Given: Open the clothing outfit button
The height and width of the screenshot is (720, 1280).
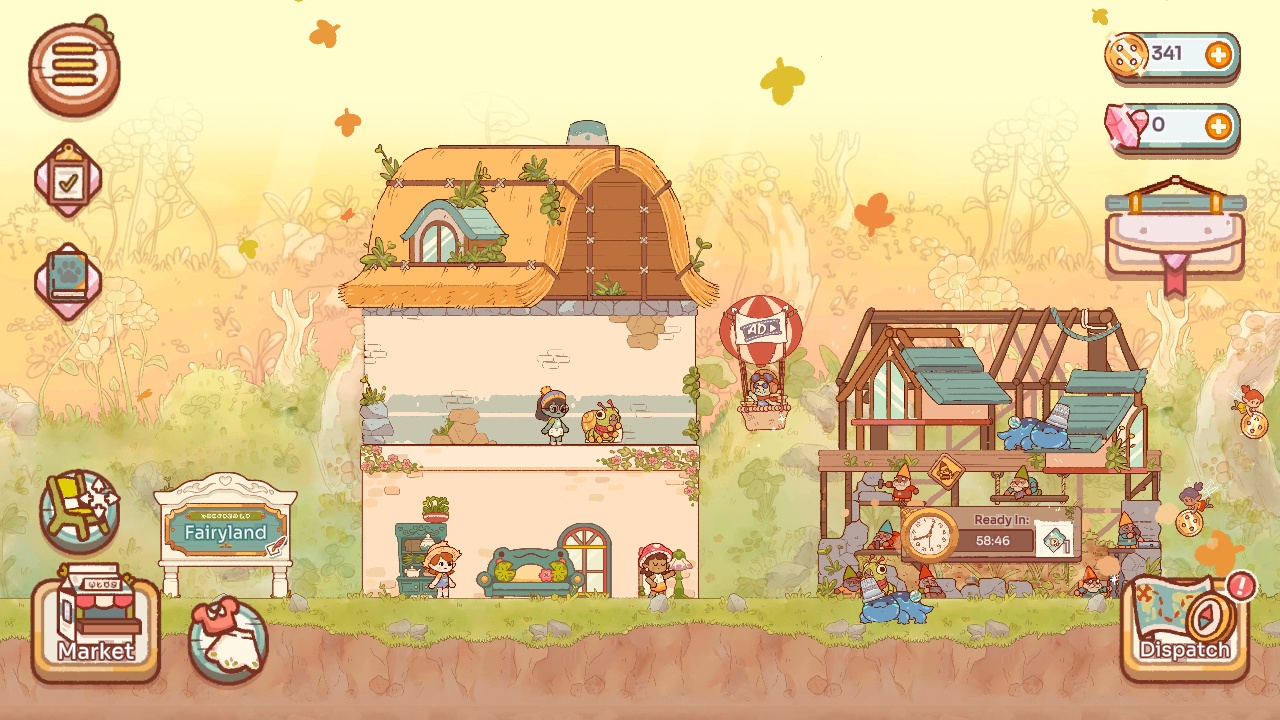Looking at the screenshot, I should click(228, 640).
